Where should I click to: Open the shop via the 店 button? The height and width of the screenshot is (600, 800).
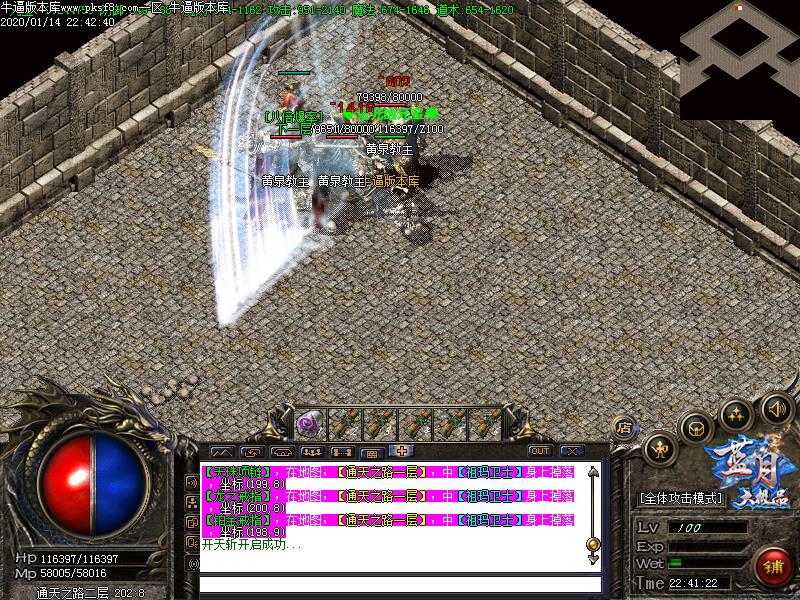625,427
